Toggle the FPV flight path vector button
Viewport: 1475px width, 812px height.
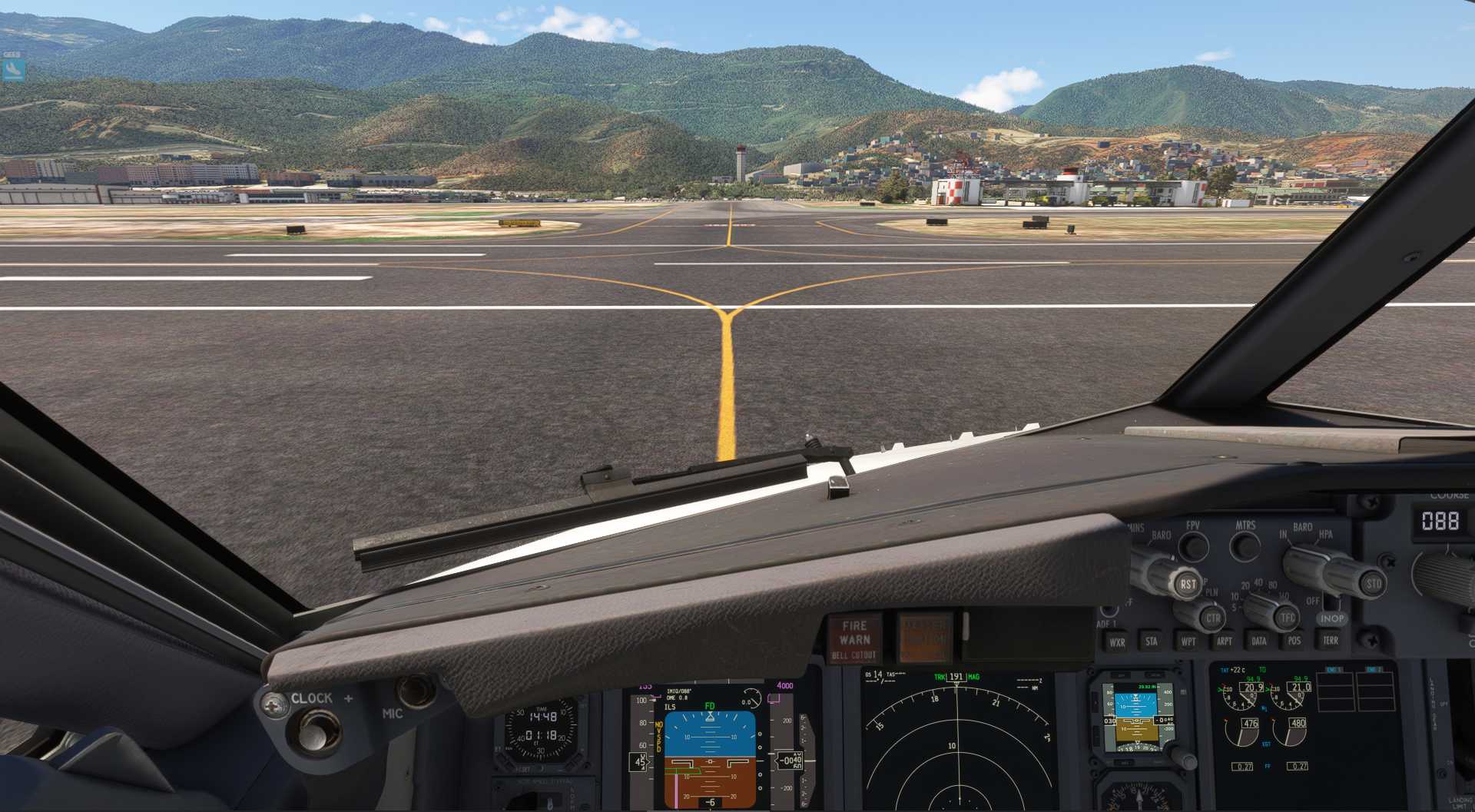coord(1193,547)
